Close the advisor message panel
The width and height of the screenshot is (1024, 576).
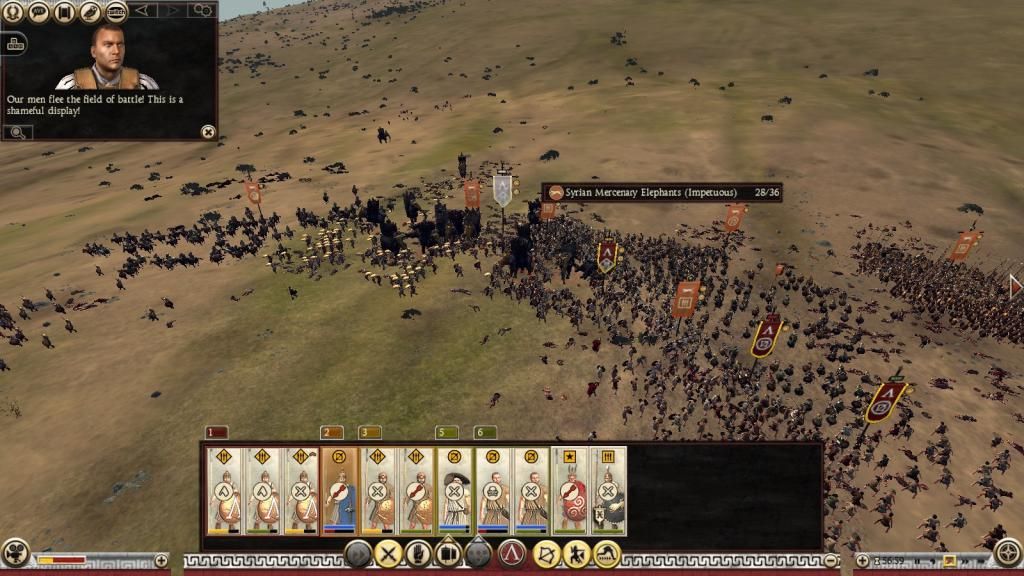207,131
